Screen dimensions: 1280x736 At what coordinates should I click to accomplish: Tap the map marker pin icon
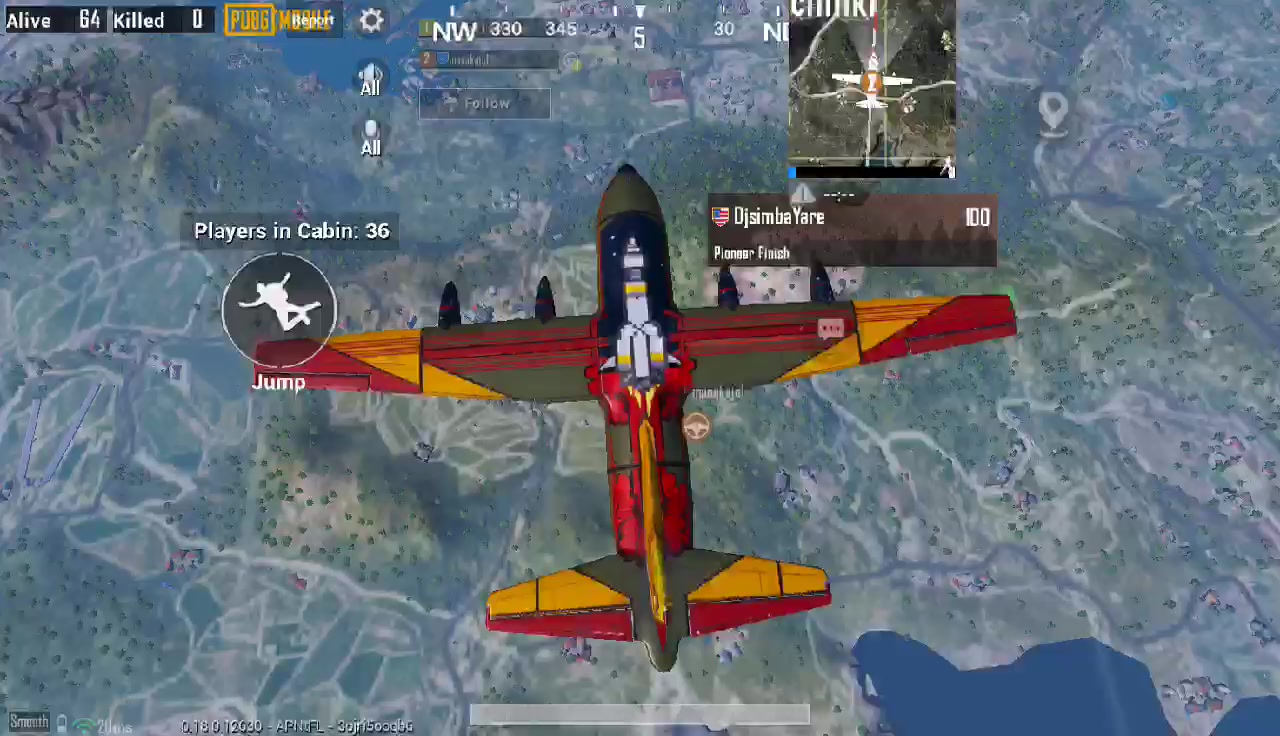coord(1052,113)
